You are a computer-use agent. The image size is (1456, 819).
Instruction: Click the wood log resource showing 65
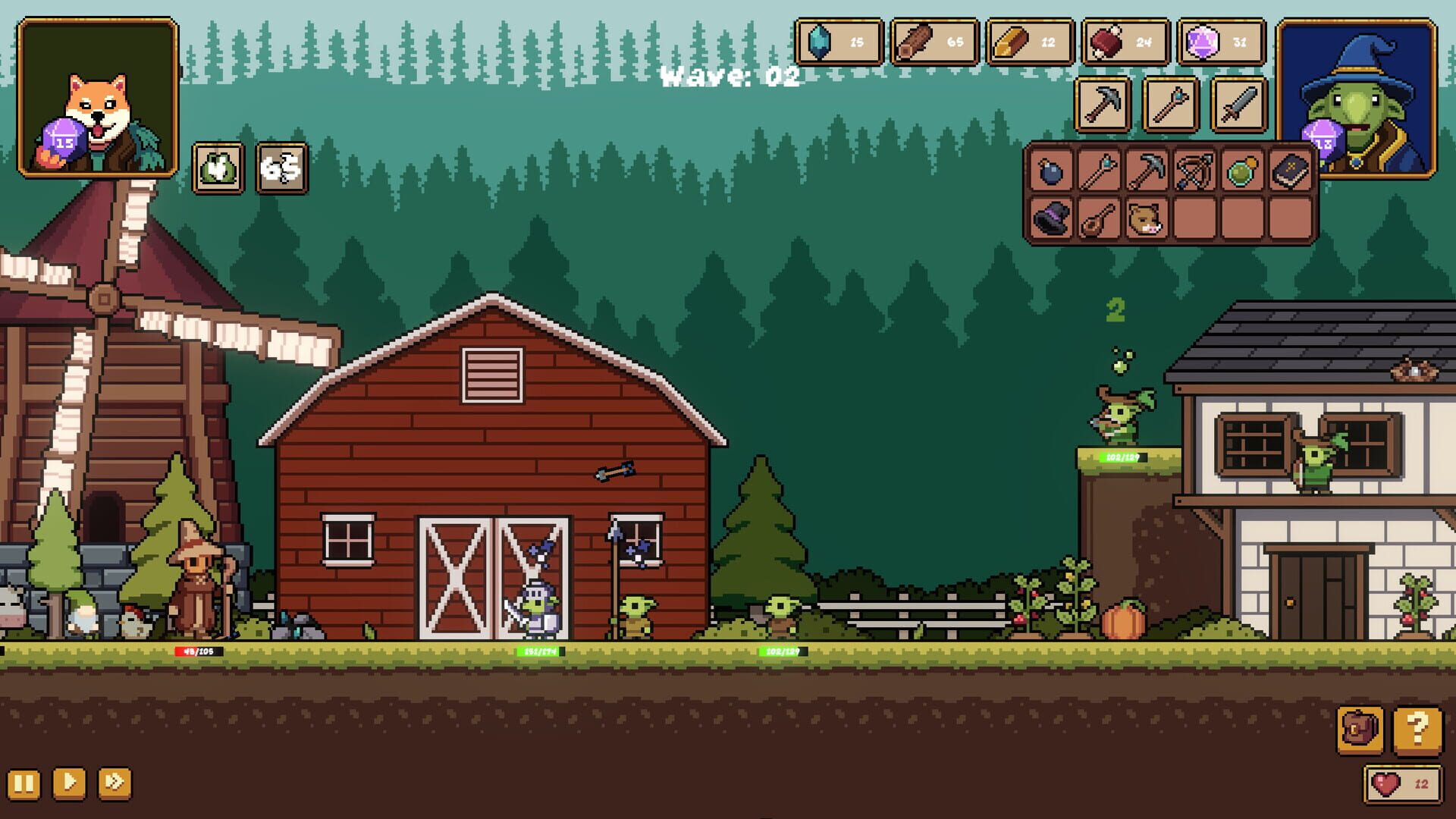(933, 44)
